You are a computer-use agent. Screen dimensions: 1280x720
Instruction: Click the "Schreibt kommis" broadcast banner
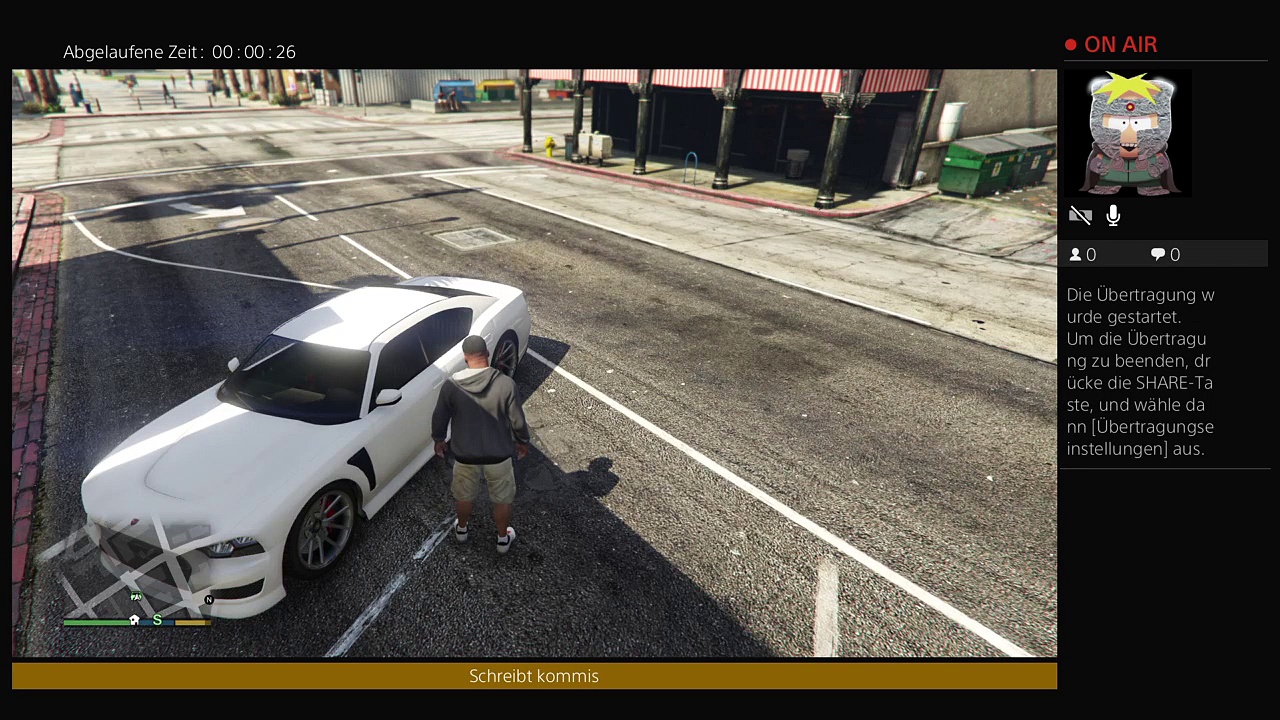pos(534,676)
